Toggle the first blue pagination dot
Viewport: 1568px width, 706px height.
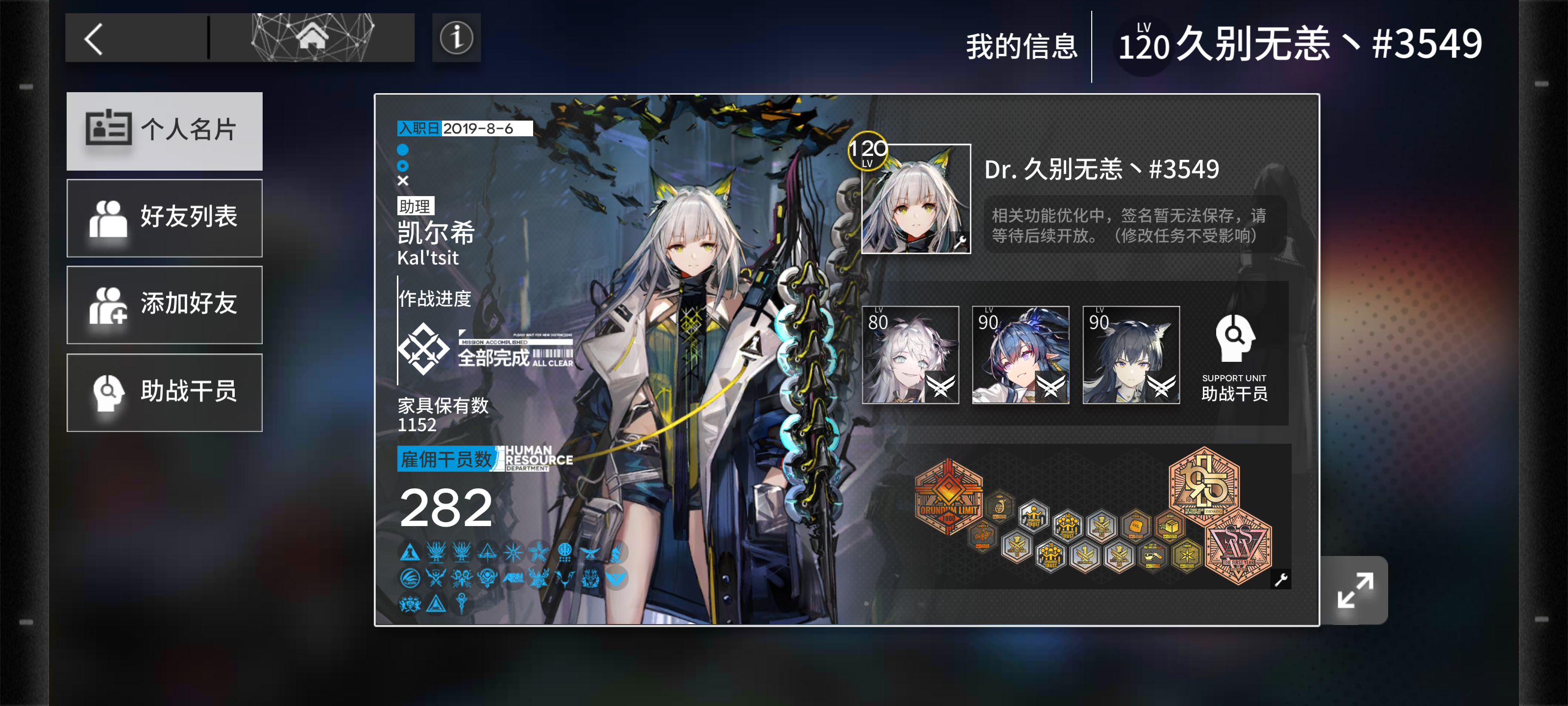pos(402,148)
